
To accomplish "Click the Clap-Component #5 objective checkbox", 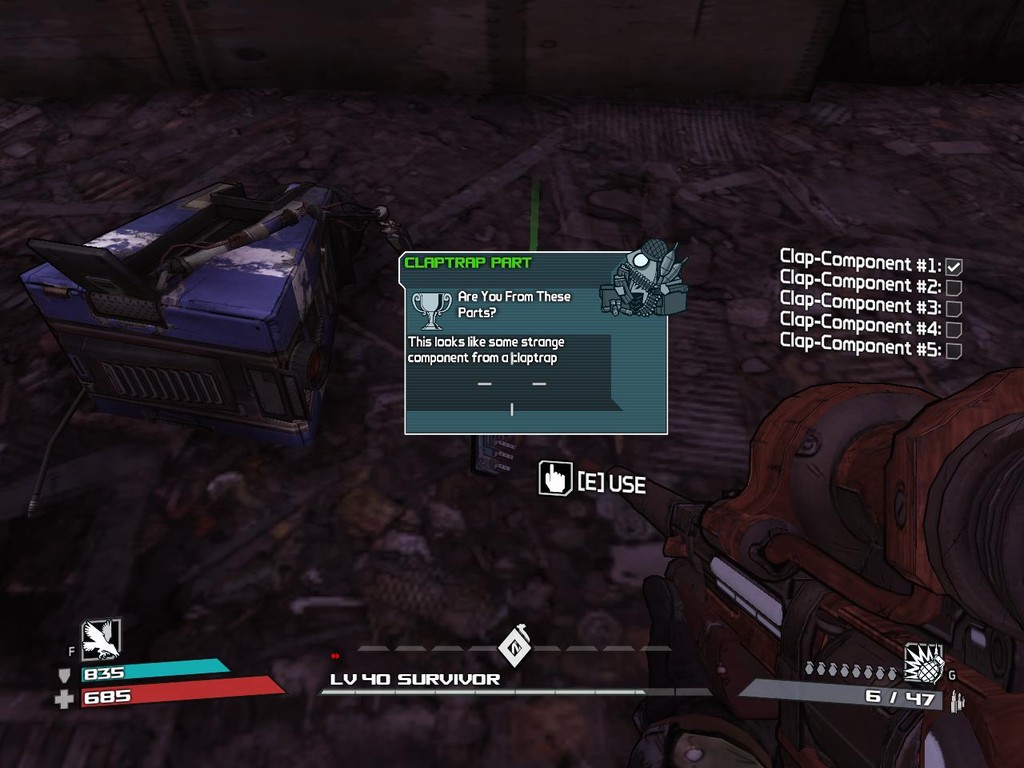I will coord(954,350).
